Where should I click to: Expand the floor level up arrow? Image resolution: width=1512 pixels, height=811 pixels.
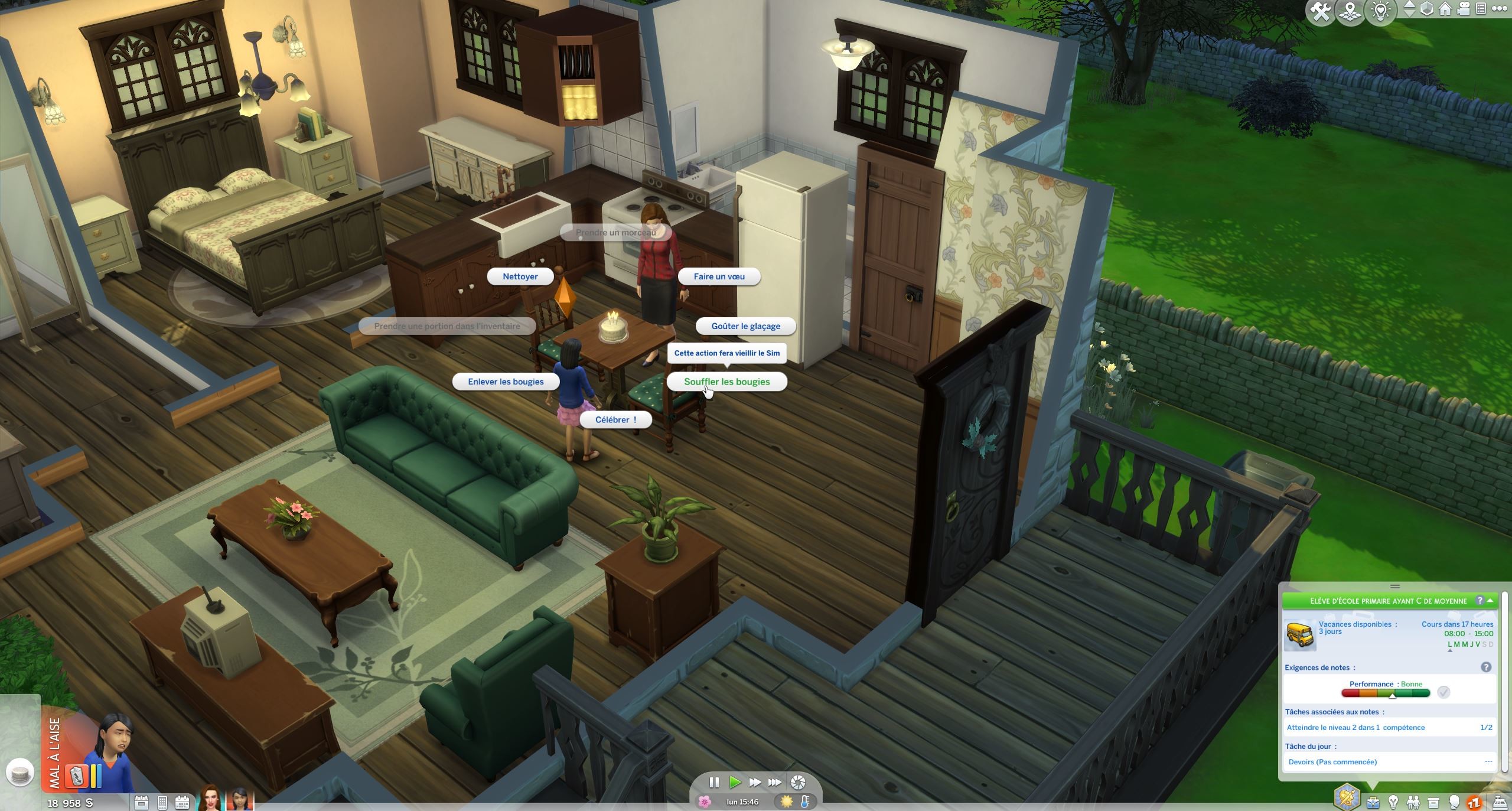pos(1410,5)
